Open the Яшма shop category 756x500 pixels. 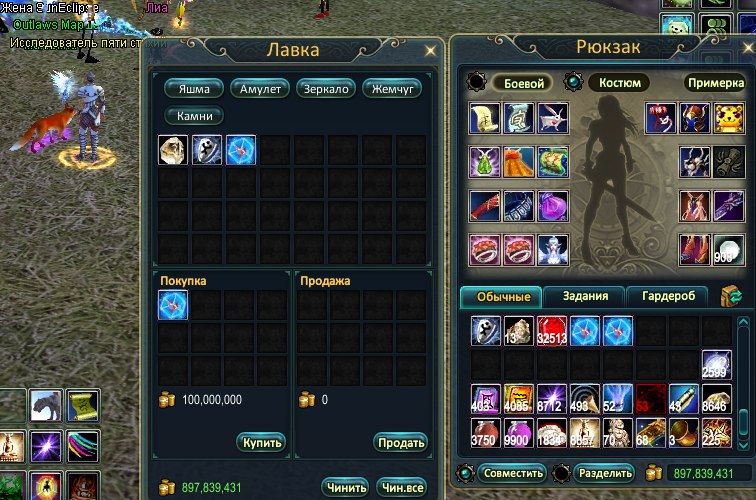tap(194, 89)
